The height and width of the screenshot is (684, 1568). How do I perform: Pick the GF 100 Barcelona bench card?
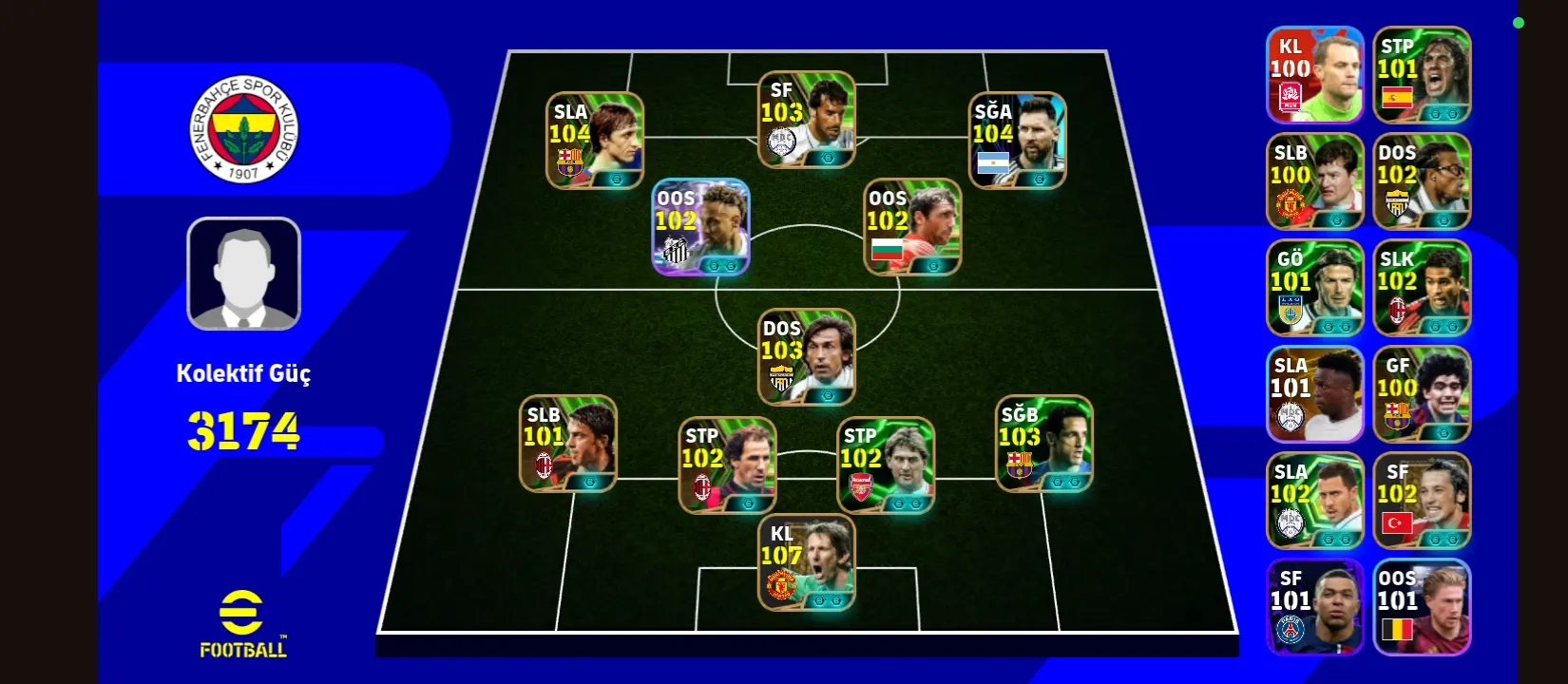[x=1422, y=394]
